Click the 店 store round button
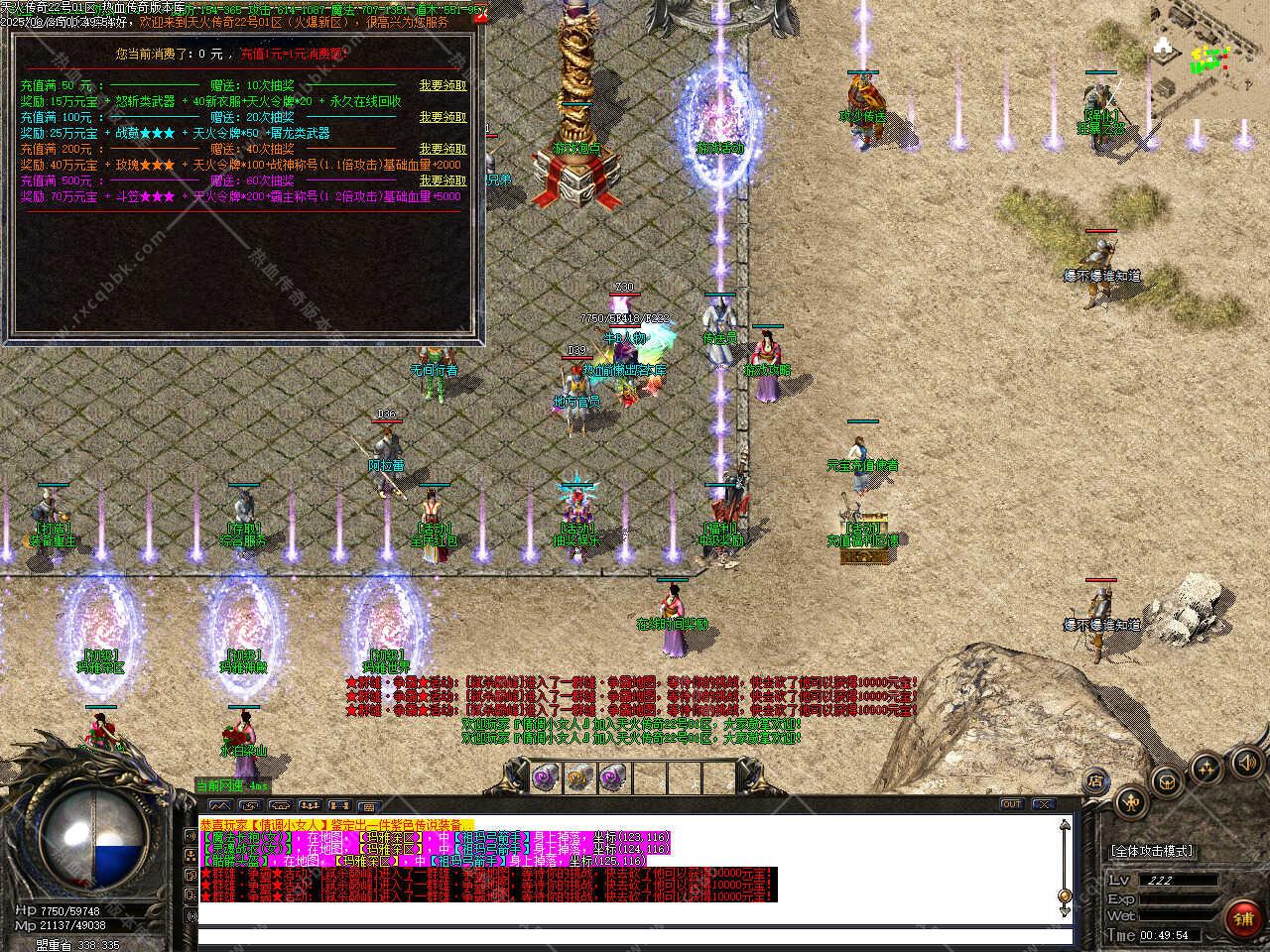Screen dimensions: 1270x952 1096,780
